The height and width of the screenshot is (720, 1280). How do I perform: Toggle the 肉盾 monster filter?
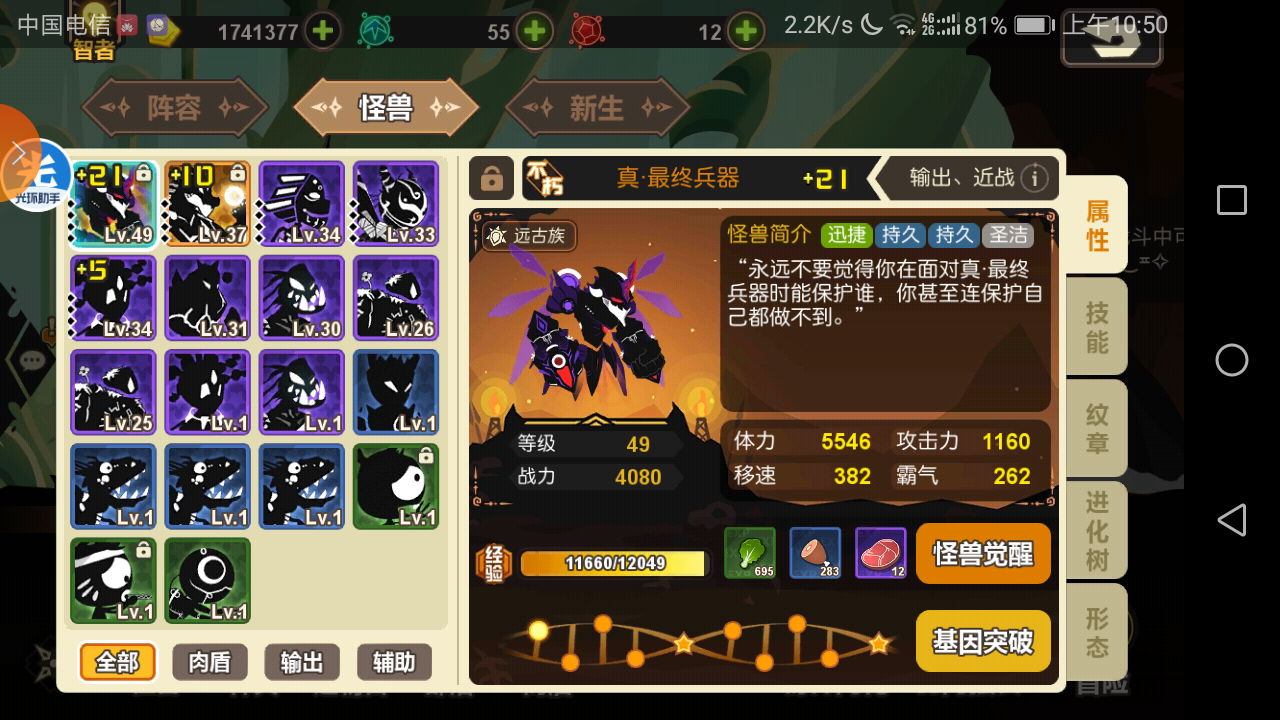point(209,662)
